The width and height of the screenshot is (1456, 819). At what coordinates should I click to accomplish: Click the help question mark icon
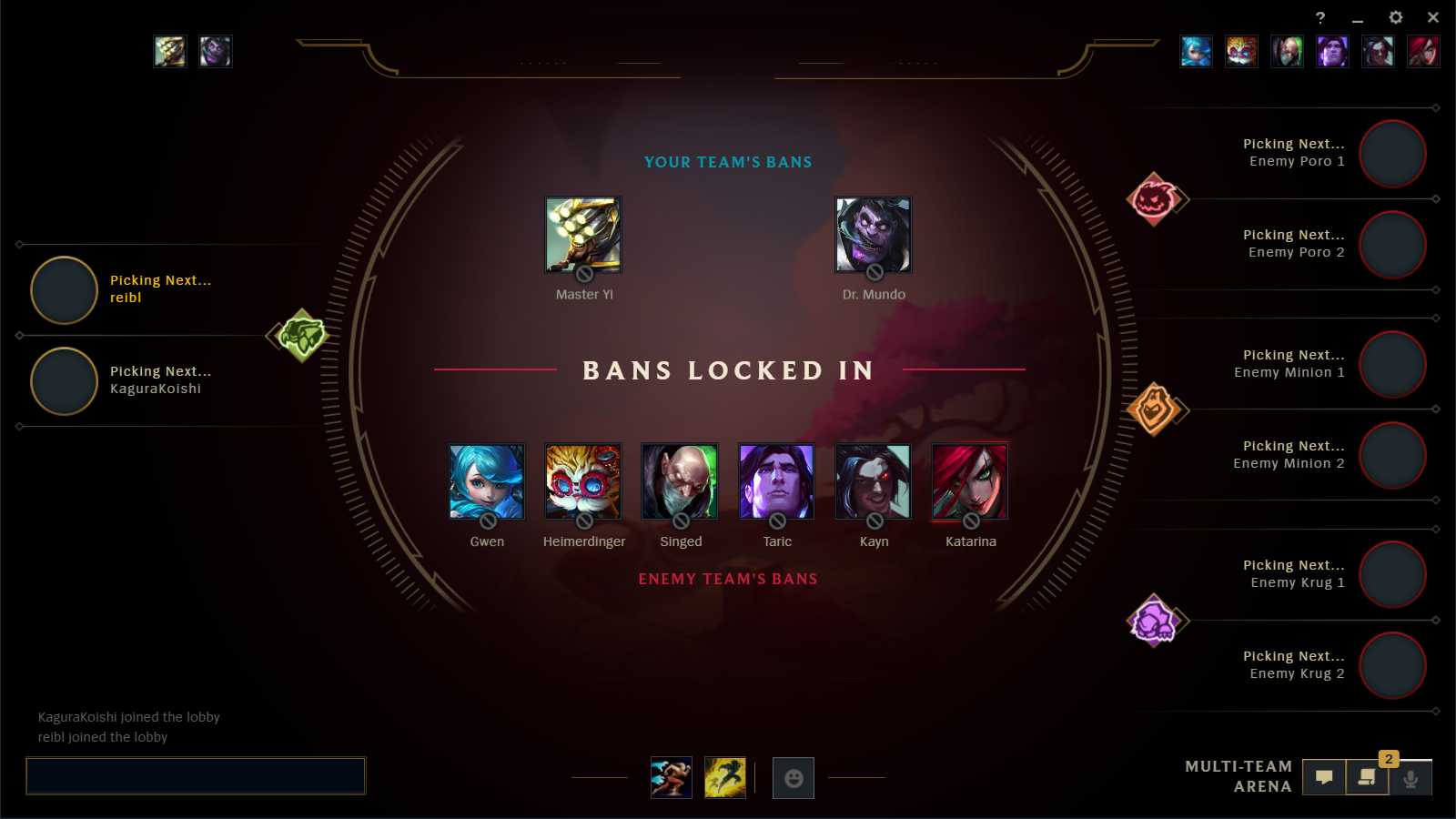(x=1321, y=17)
